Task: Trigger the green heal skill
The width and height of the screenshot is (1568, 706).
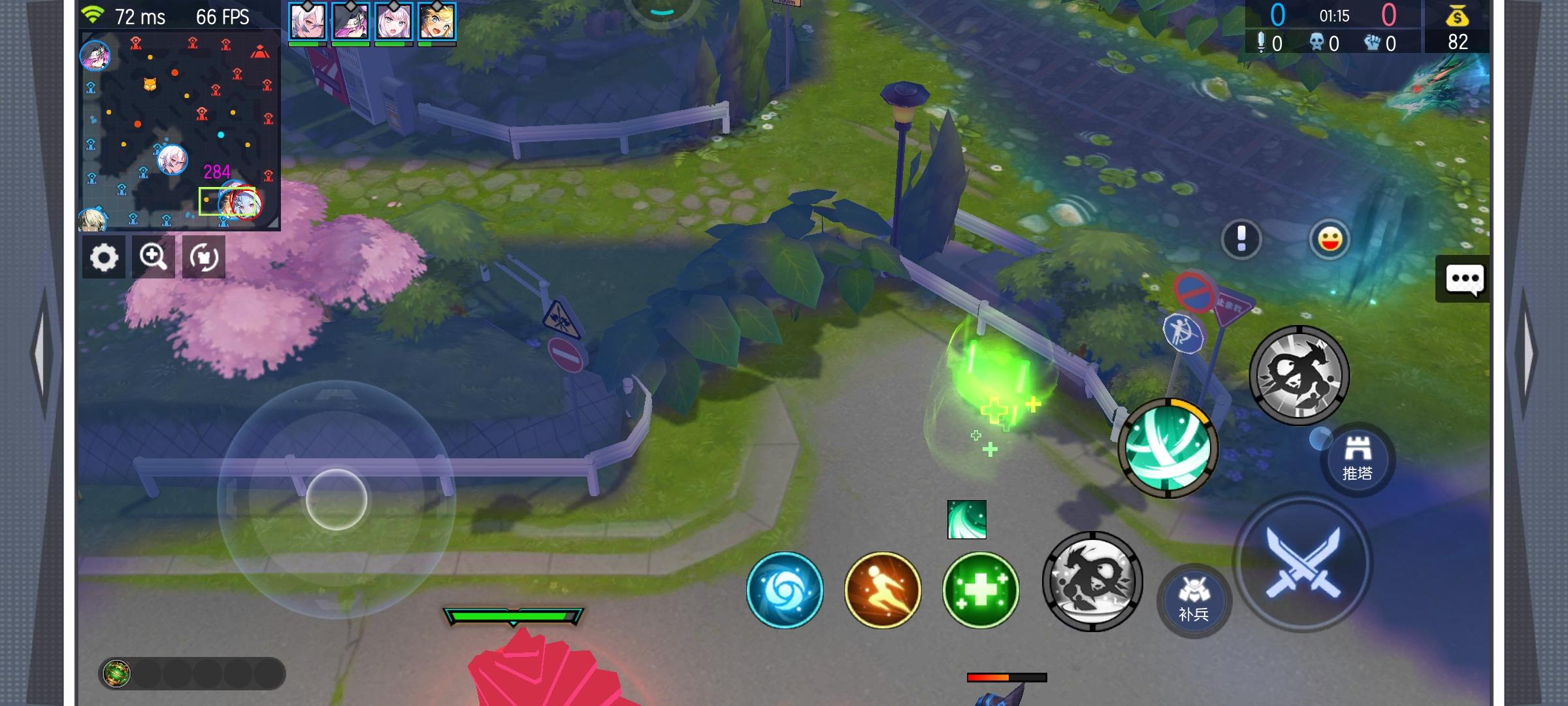Action: pos(979,589)
